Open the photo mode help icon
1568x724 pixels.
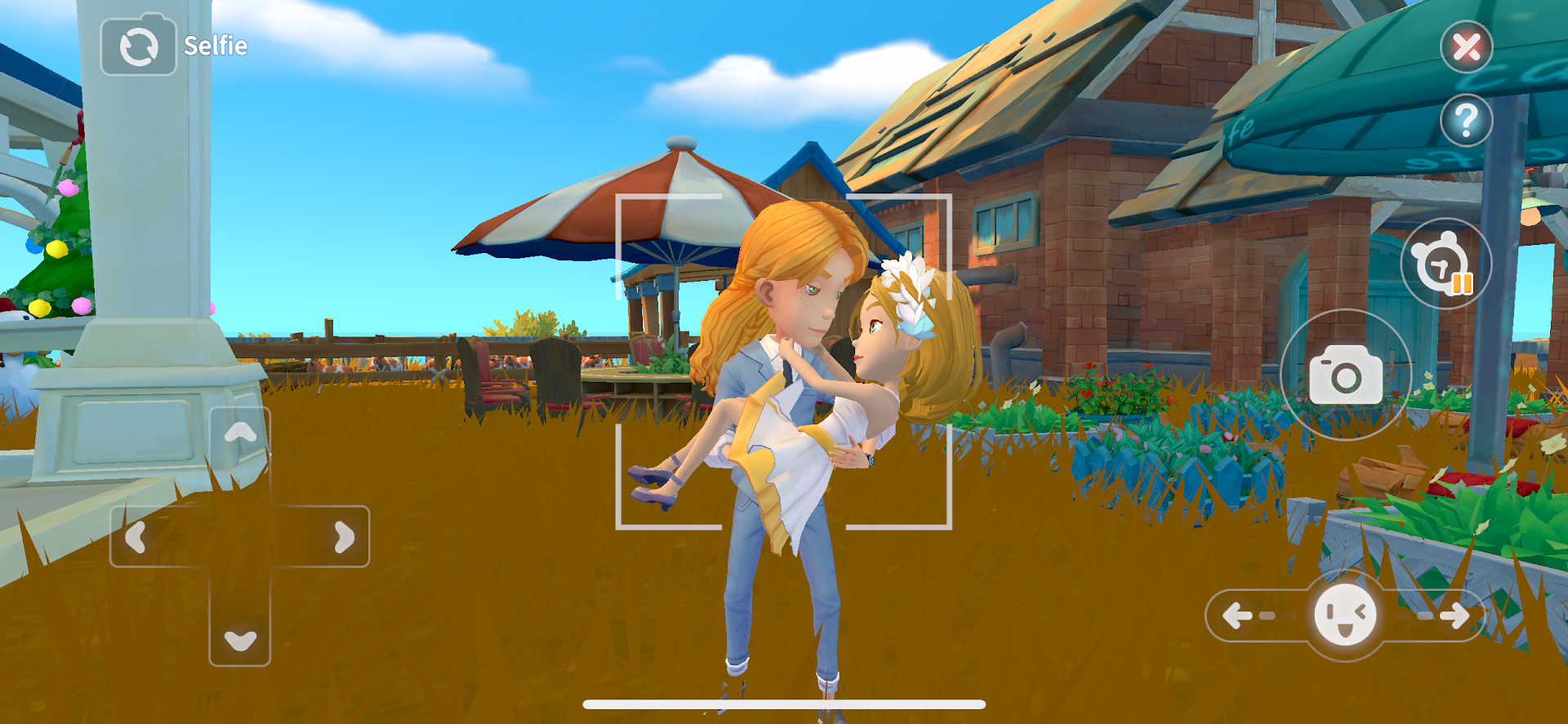pyautogui.click(x=1466, y=119)
